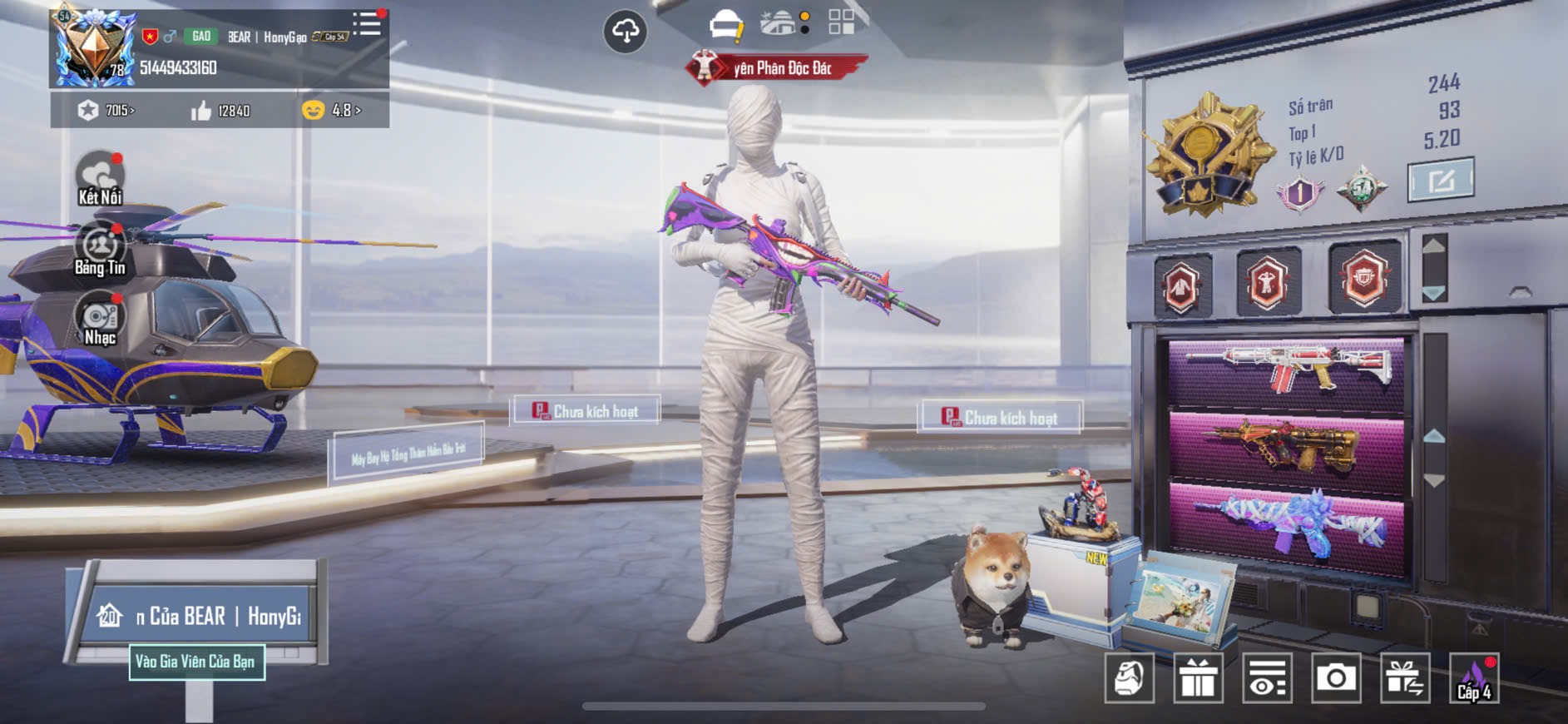Open the camera screenshot tool
1568x724 pixels.
pyautogui.click(x=1336, y=678)
